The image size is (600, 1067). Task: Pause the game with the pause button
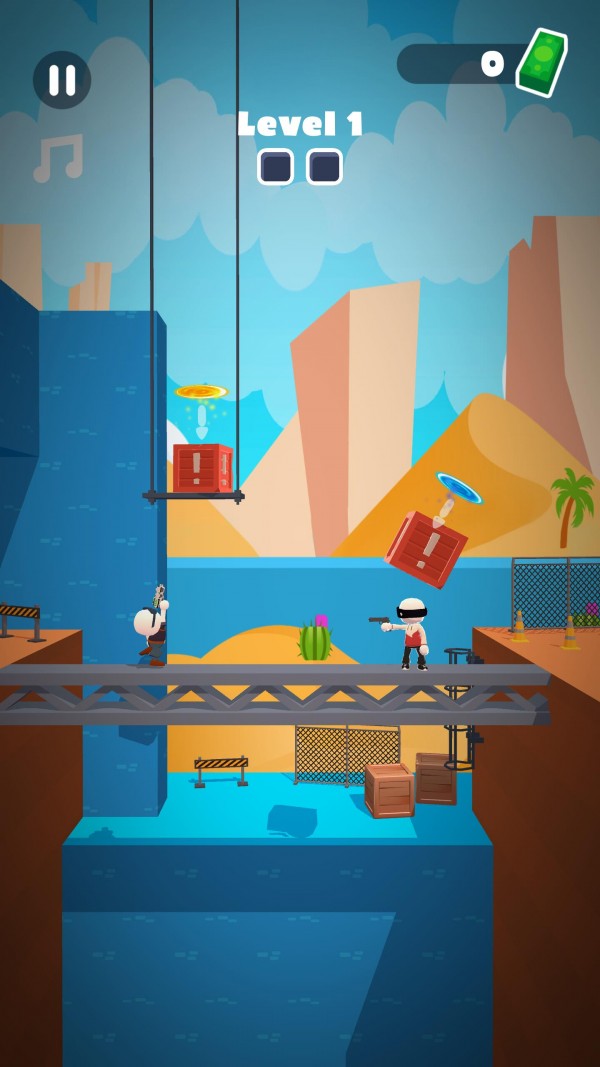62,80
